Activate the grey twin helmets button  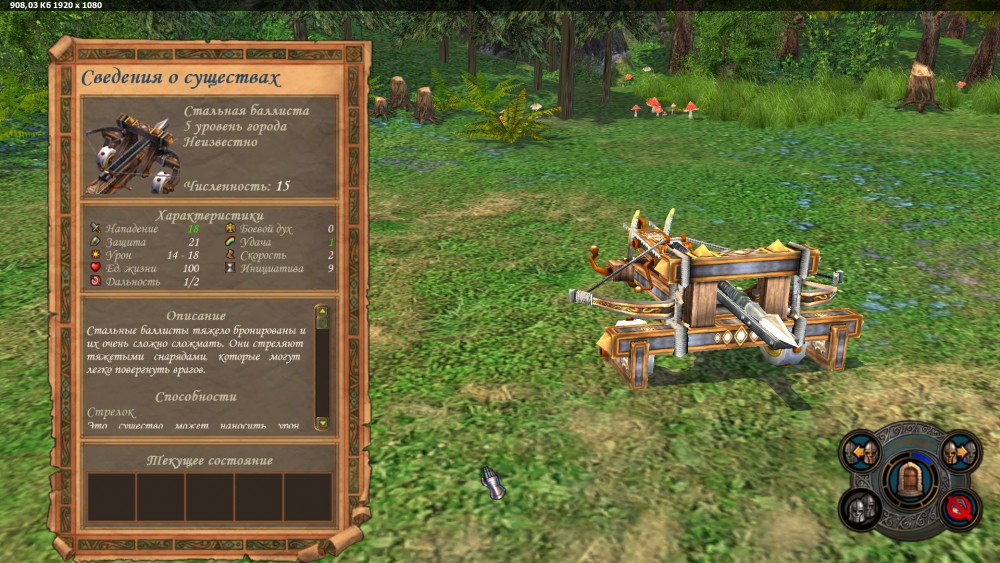pos(860,510)
